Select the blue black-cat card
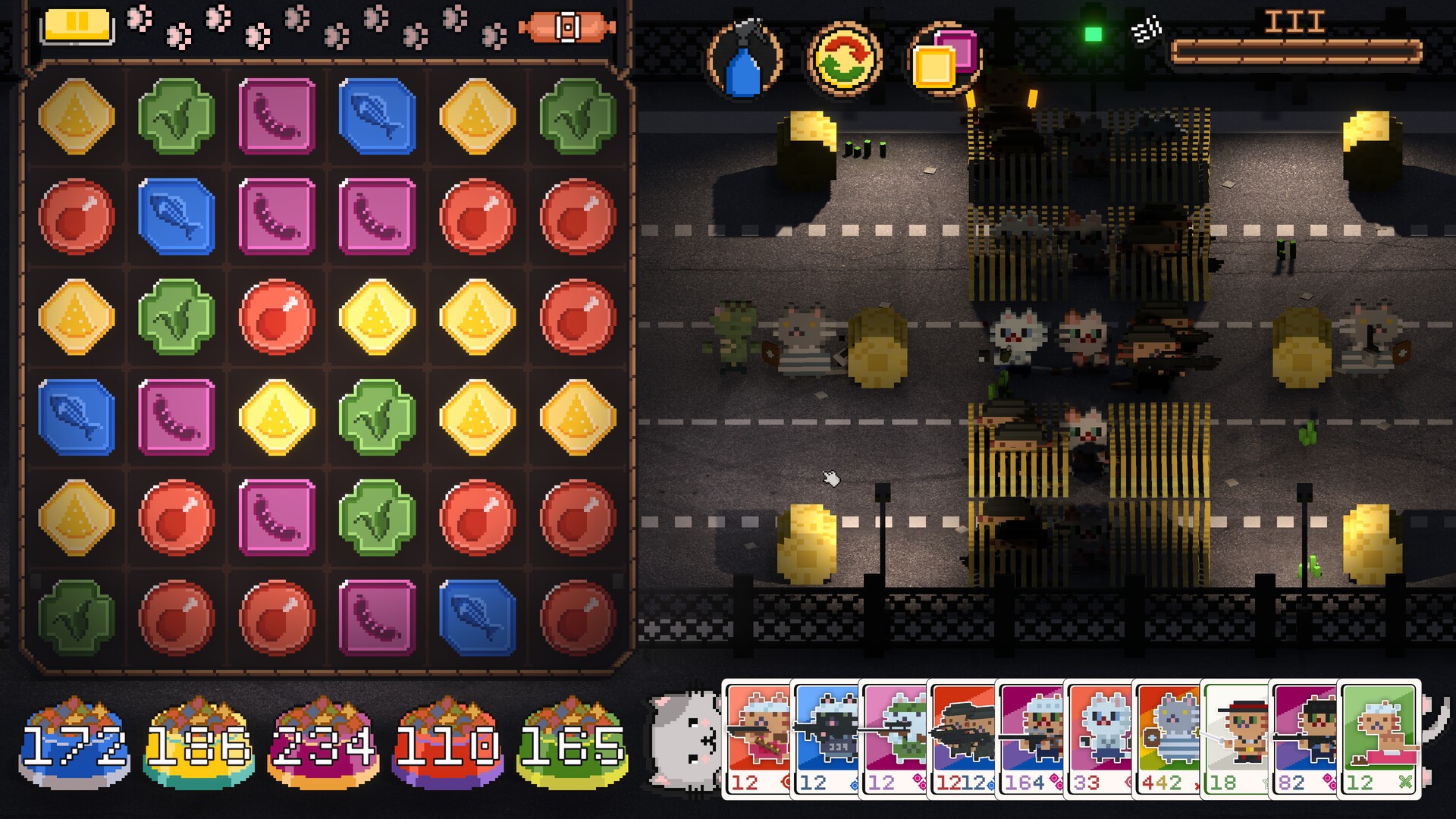The height and width of the screenshot is (819, 1456). pos(825,736)
